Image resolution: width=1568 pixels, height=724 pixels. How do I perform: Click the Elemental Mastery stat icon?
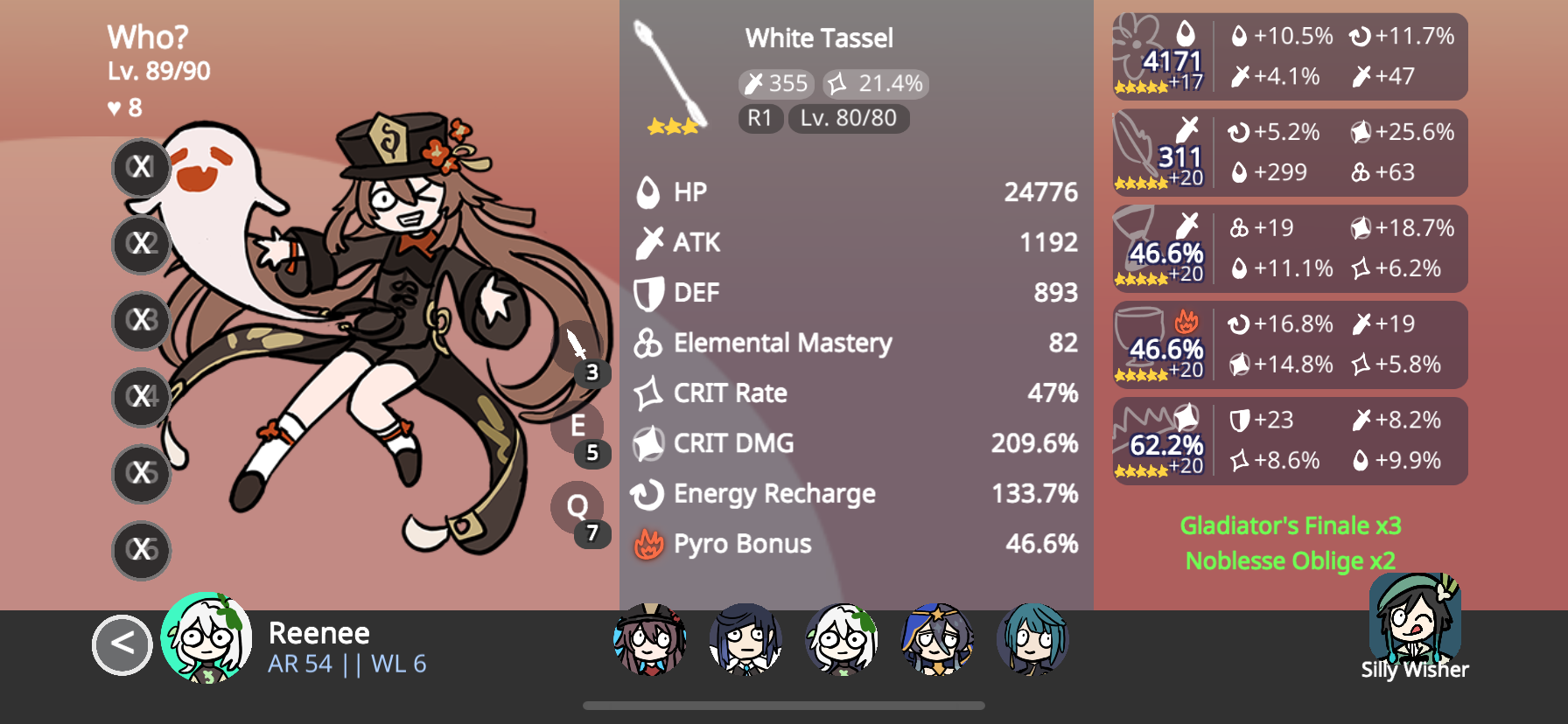[647, 343]
